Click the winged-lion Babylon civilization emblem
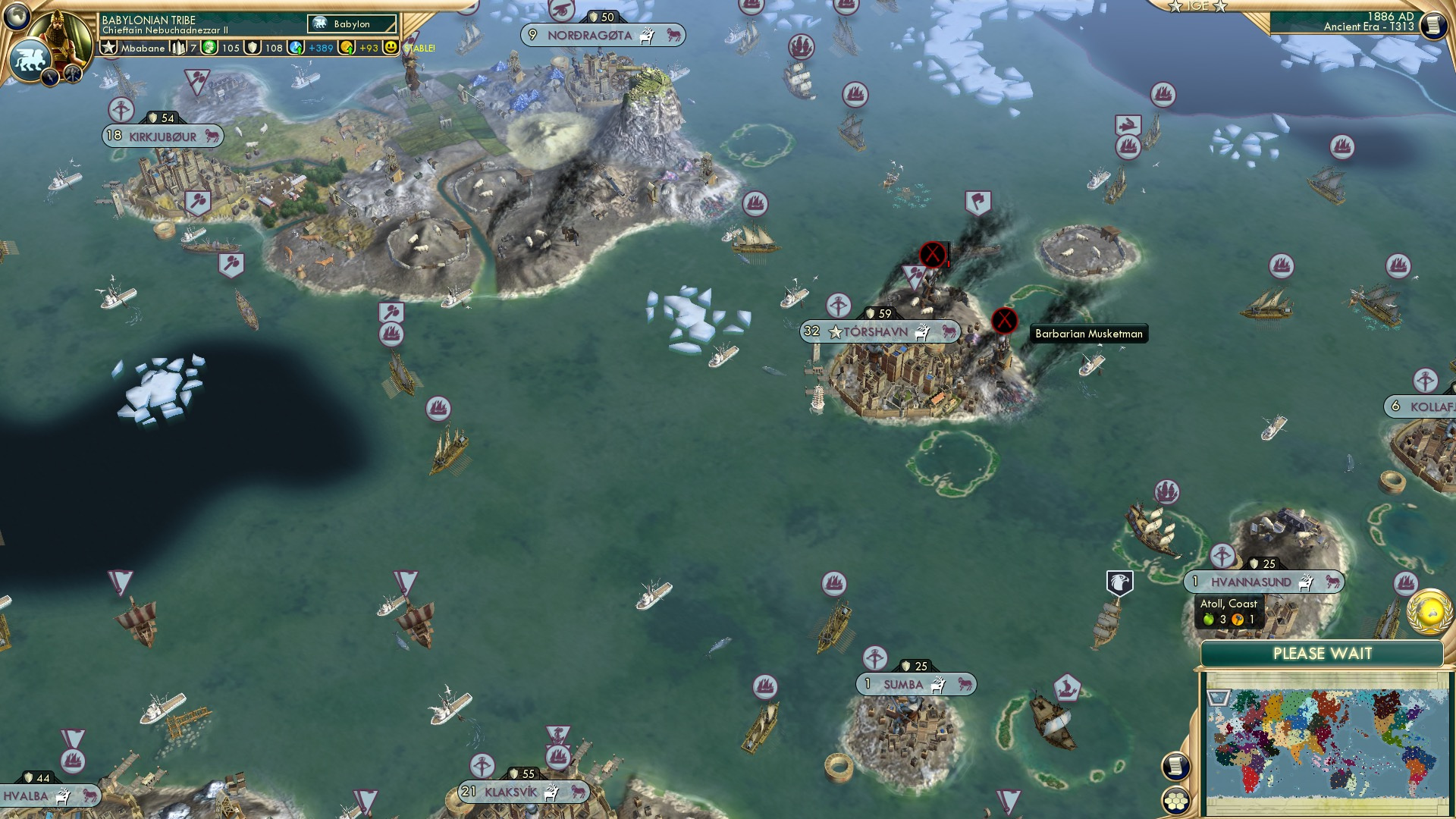Image resolution: width=1456 pixels, height=819 pixels. point(30,58)
